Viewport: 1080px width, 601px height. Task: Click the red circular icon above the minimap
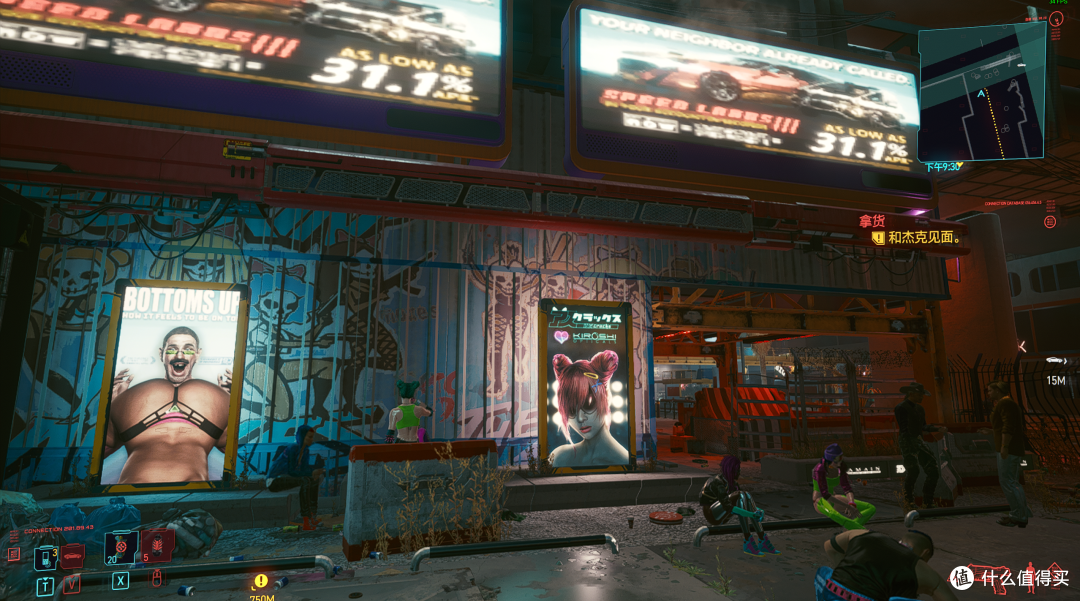[1057, 18]
